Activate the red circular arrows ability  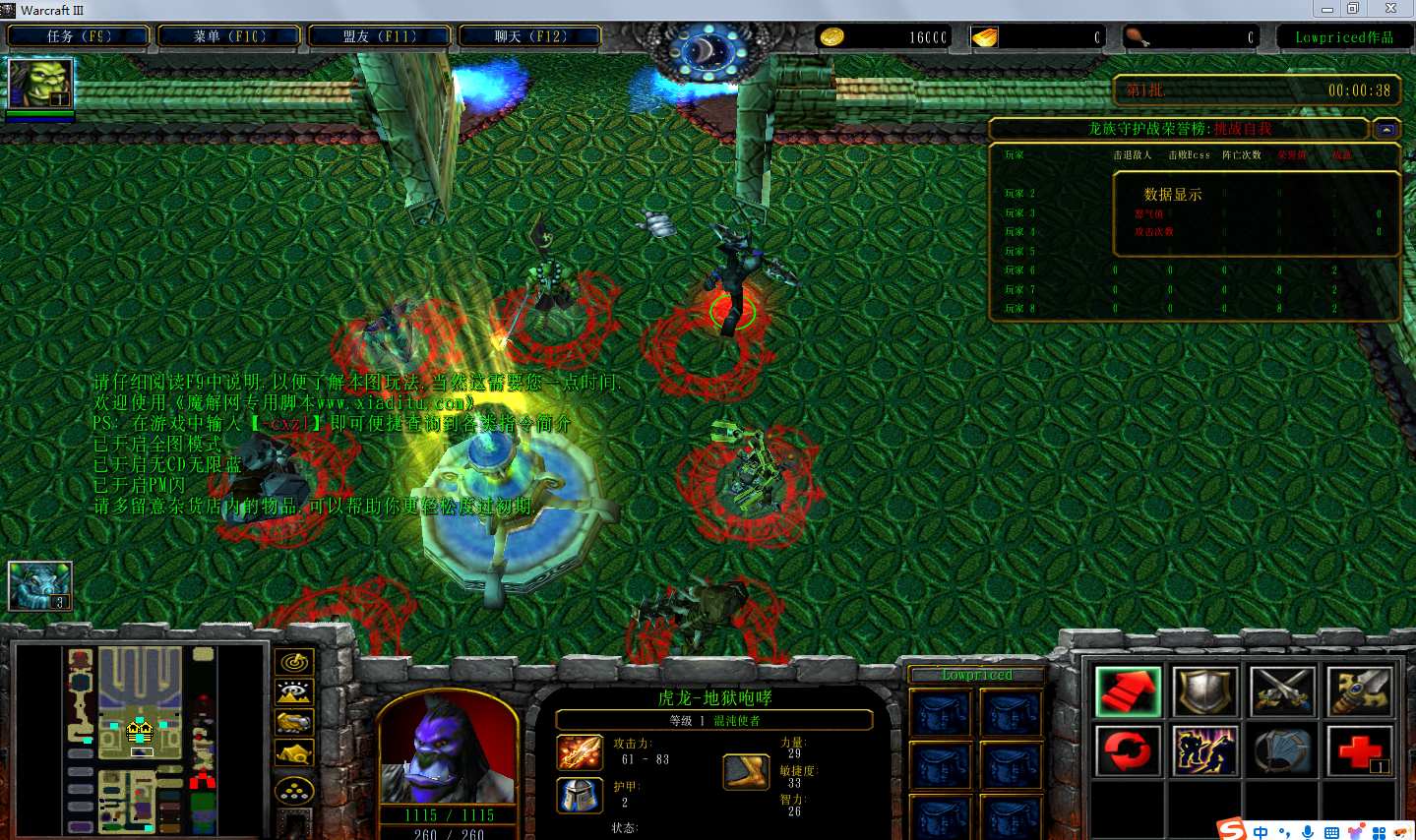(x=1128, y=752)
